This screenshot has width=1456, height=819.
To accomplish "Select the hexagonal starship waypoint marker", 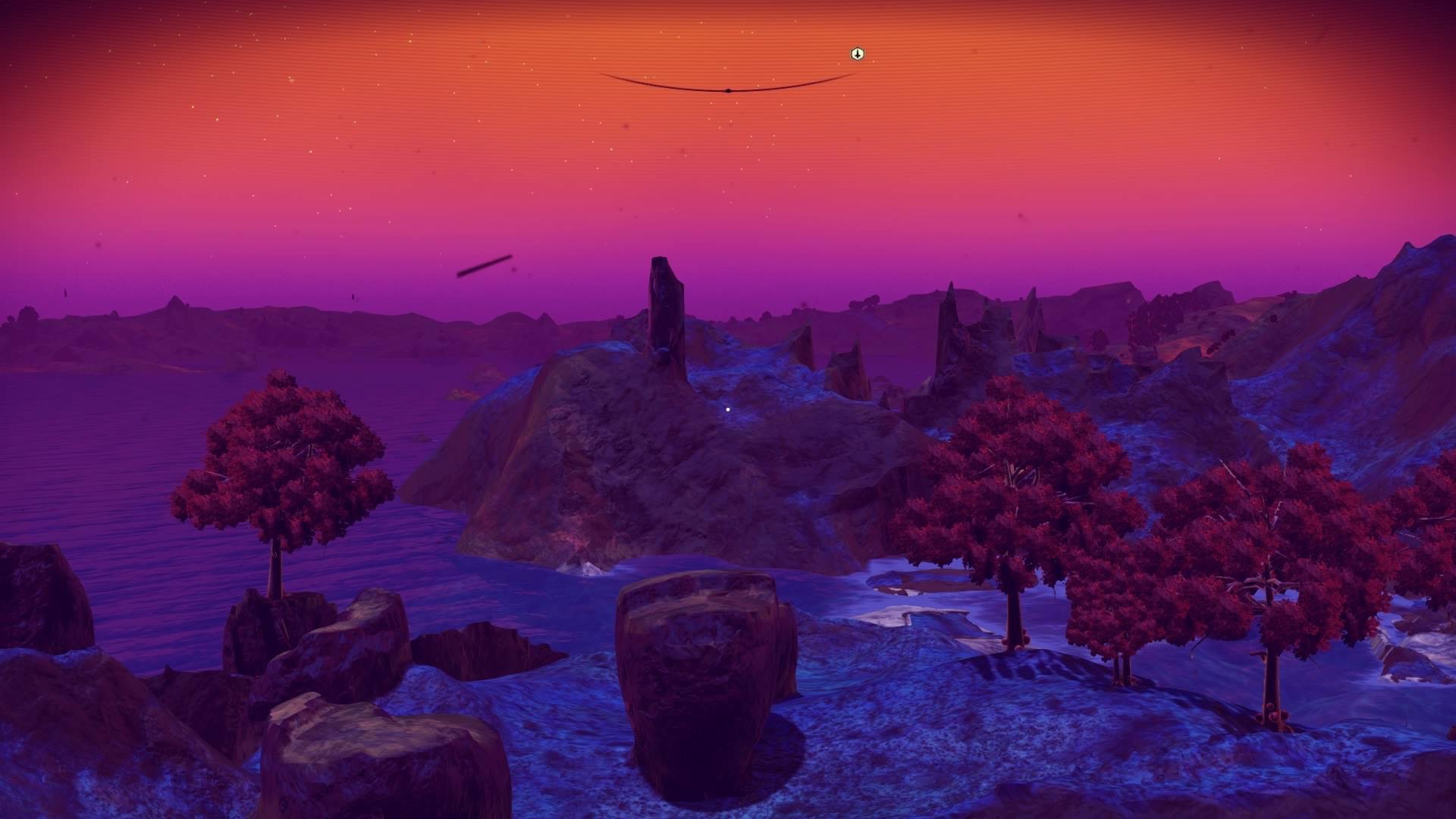I will (856, 54).
